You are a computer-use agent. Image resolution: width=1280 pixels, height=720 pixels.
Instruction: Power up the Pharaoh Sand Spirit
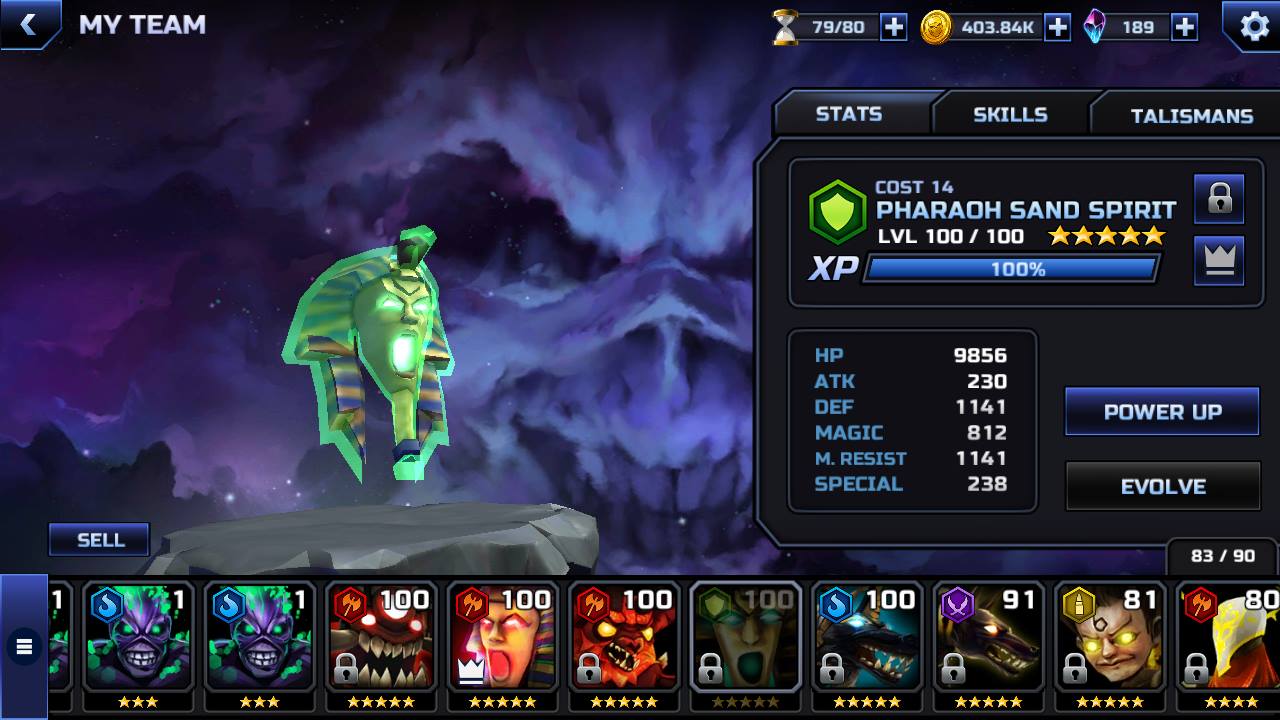[1162, 412]
